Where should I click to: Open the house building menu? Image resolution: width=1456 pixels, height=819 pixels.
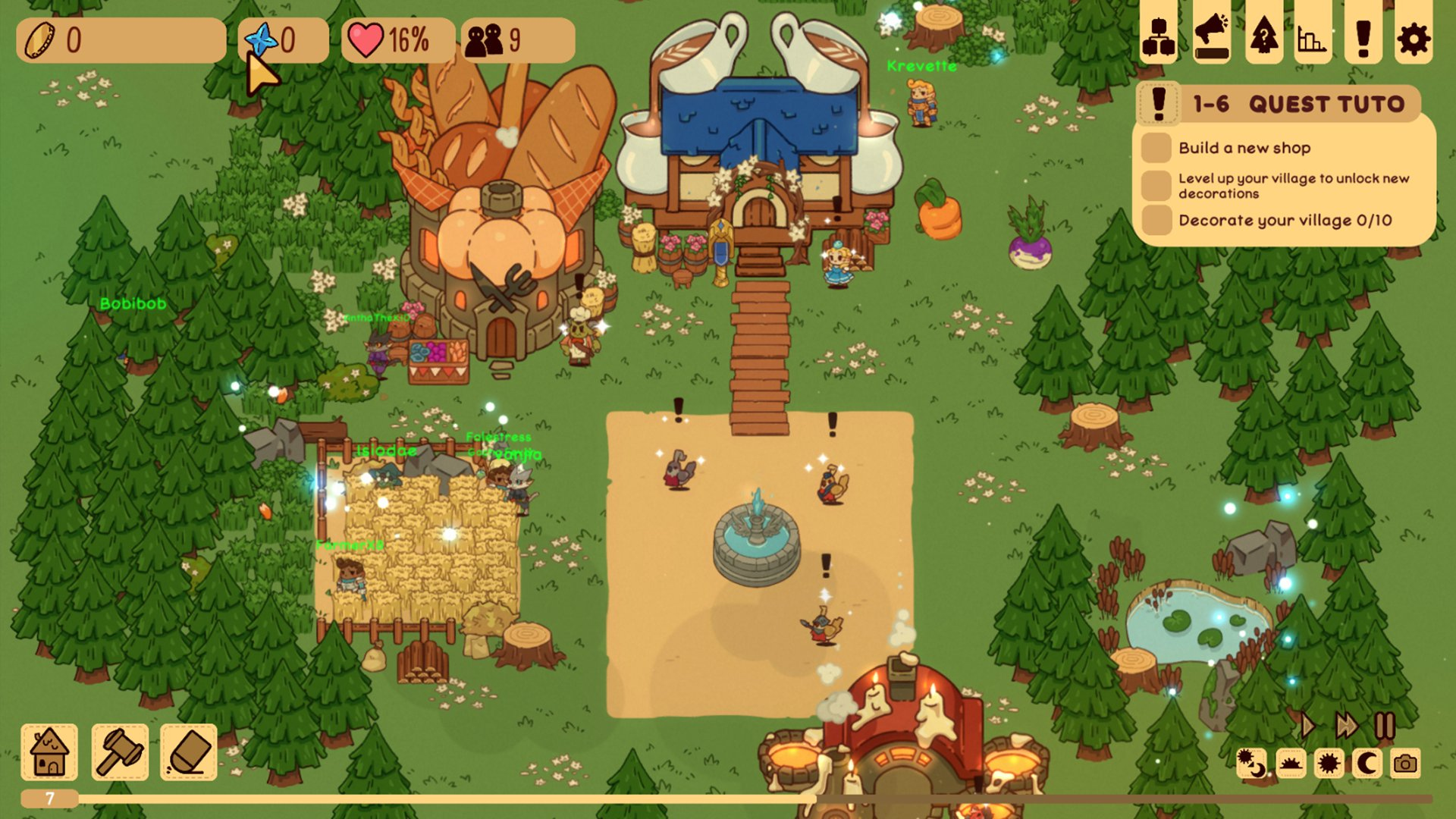(x=49, y=752)
